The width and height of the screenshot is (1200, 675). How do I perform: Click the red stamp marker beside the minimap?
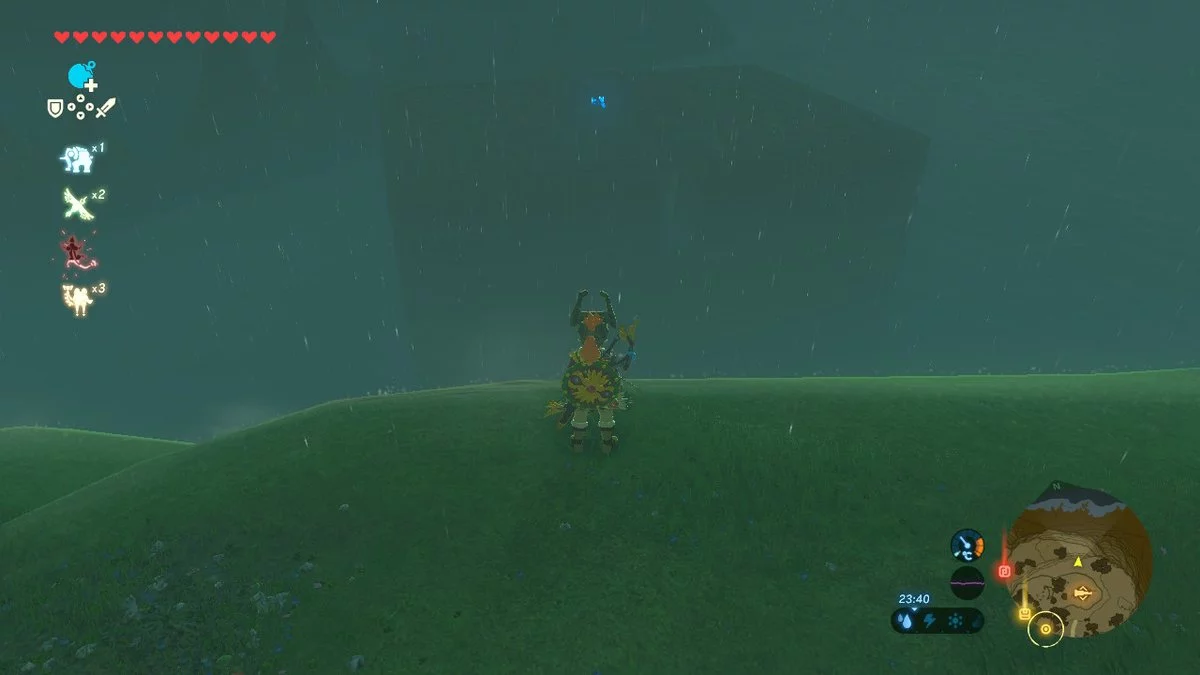click(1005, 570)
